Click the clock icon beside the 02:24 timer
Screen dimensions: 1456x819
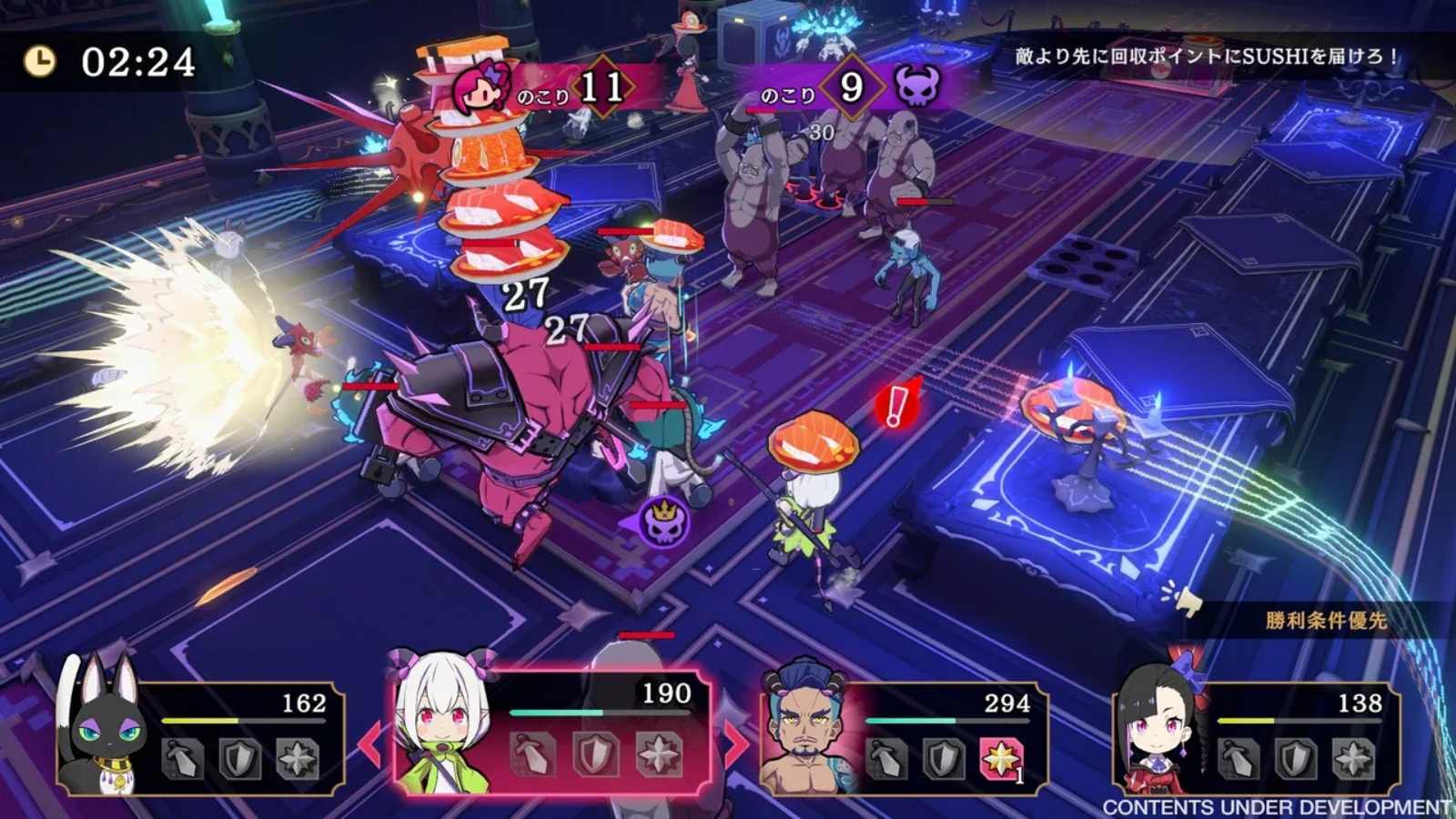38,60
